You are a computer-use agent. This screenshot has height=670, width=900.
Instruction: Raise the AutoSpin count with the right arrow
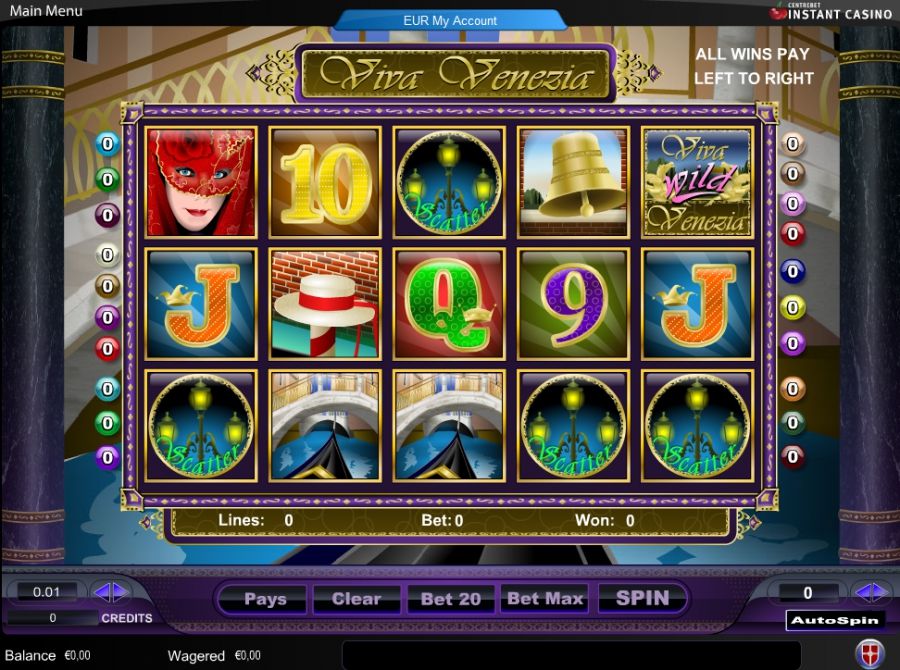[x=880, y=592]
